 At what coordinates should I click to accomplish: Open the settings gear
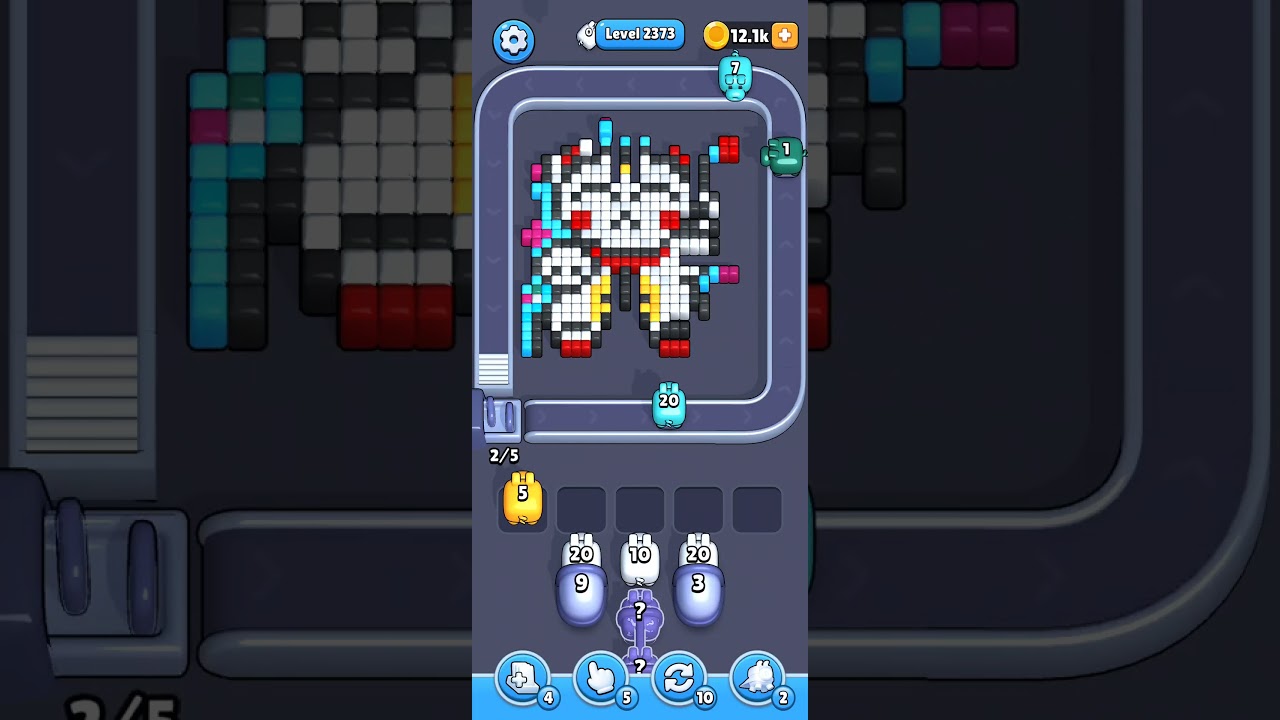pos(514,41)
